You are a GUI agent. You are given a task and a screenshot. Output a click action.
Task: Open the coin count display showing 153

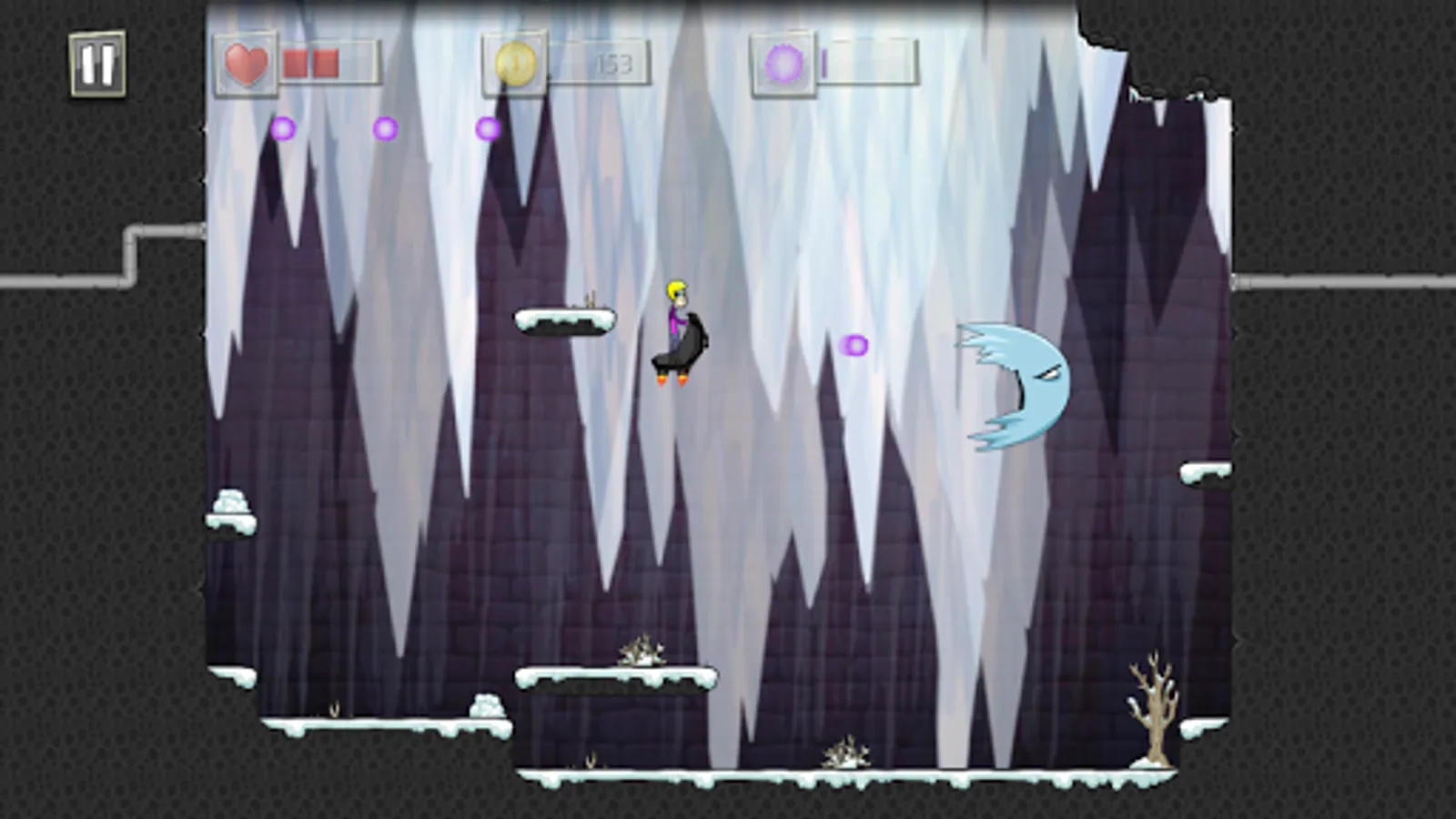(x=612, y=64)
